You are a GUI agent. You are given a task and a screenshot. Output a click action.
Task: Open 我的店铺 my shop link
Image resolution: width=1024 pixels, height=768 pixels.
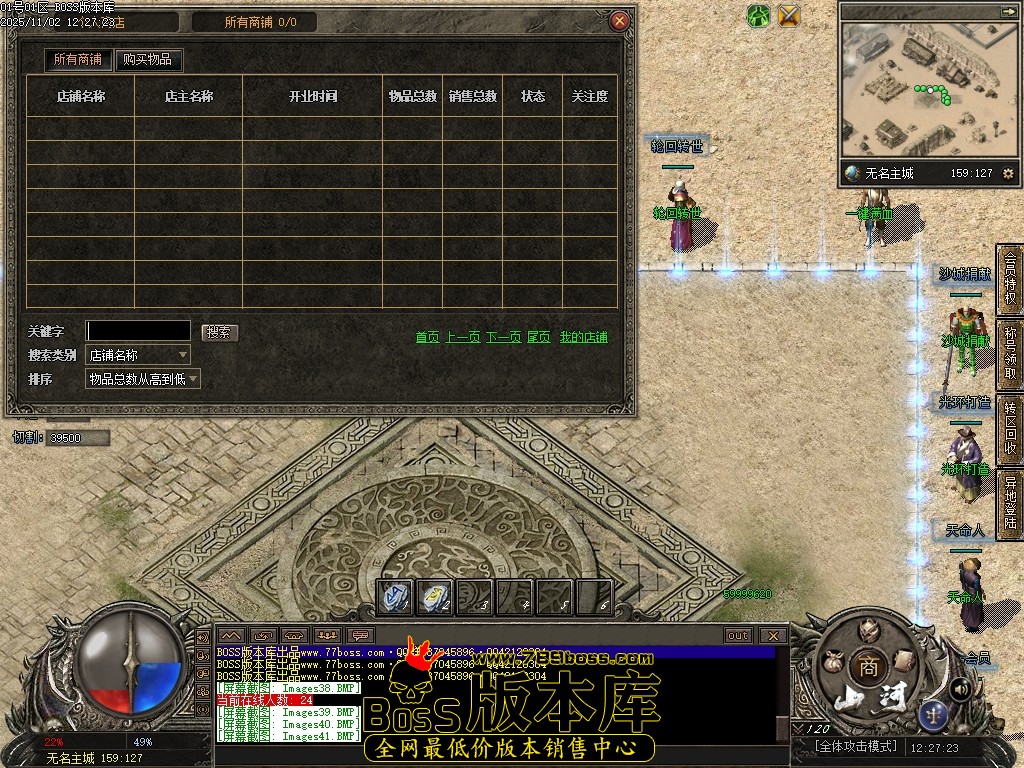583,338
